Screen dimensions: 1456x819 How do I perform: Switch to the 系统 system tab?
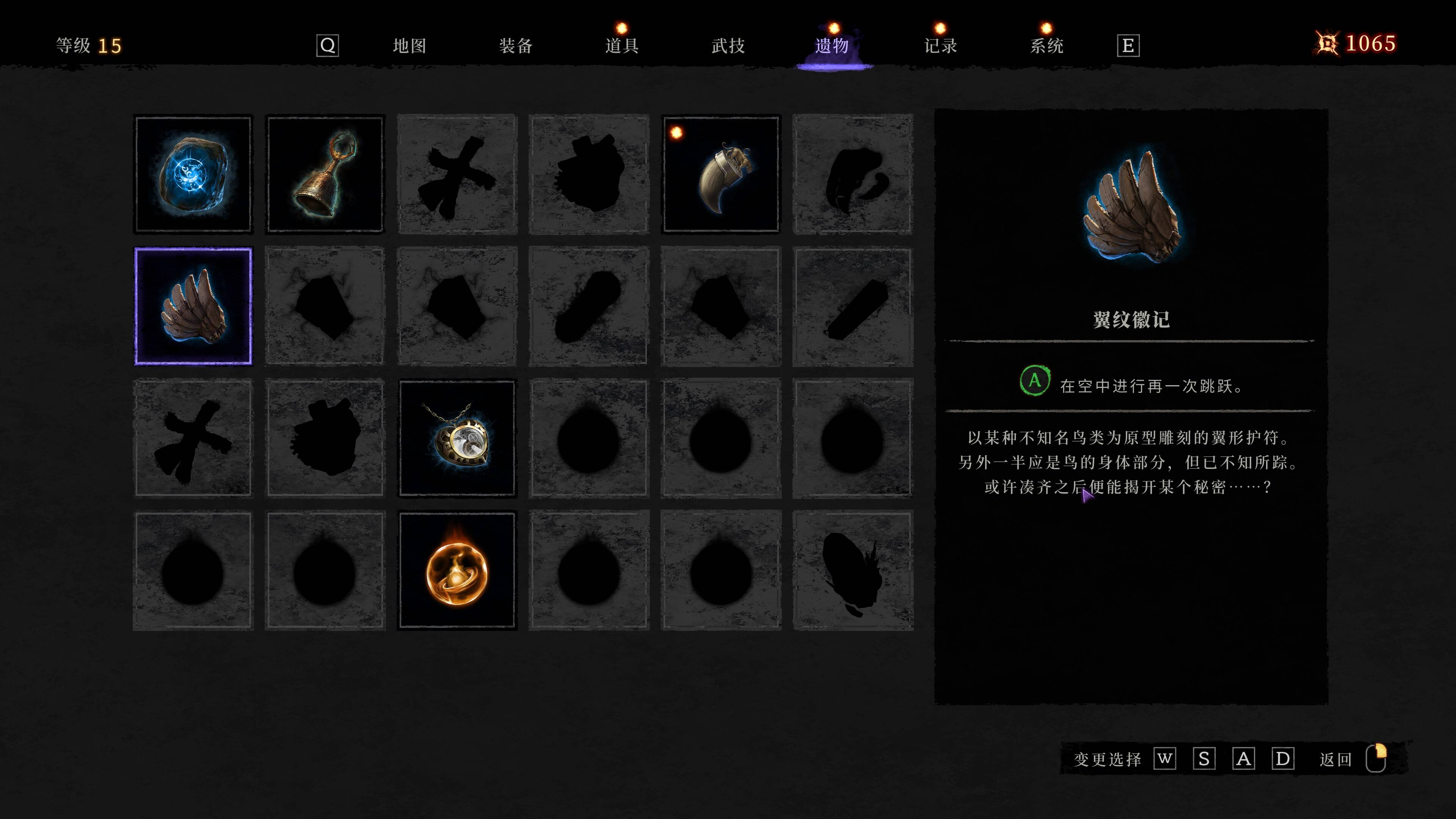click(1047, 45)
